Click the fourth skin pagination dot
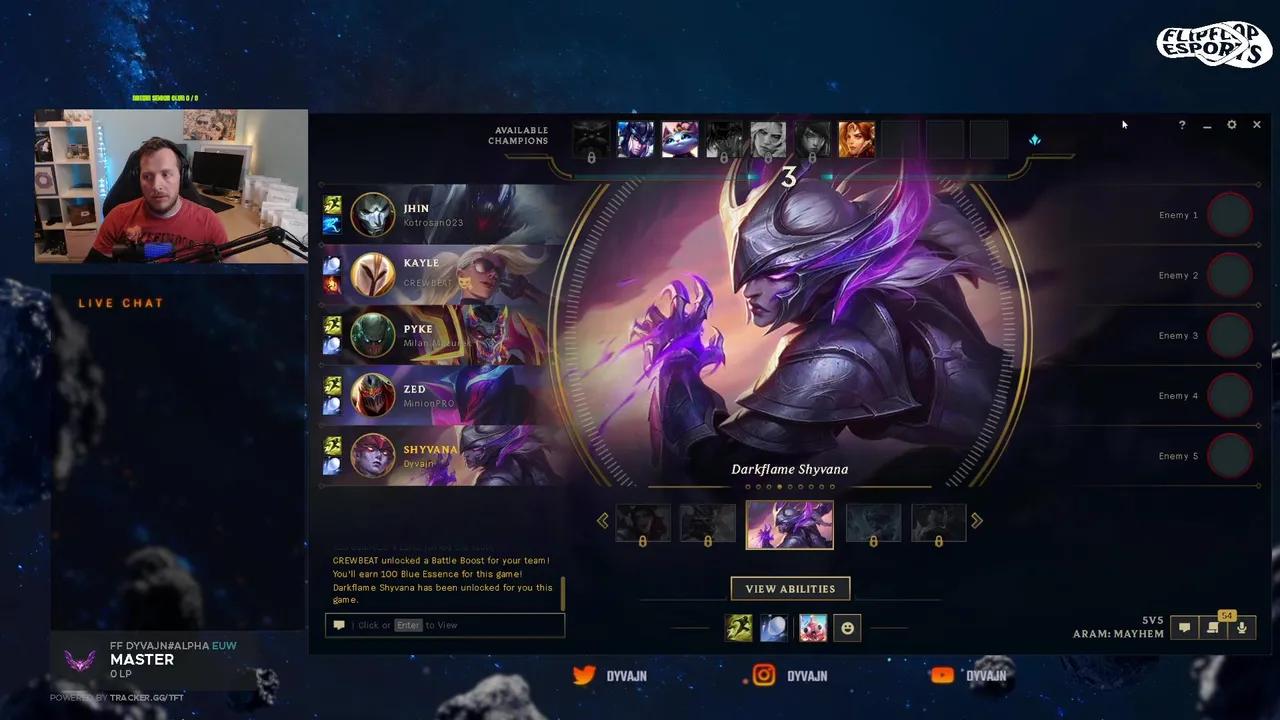 point(779,487)
